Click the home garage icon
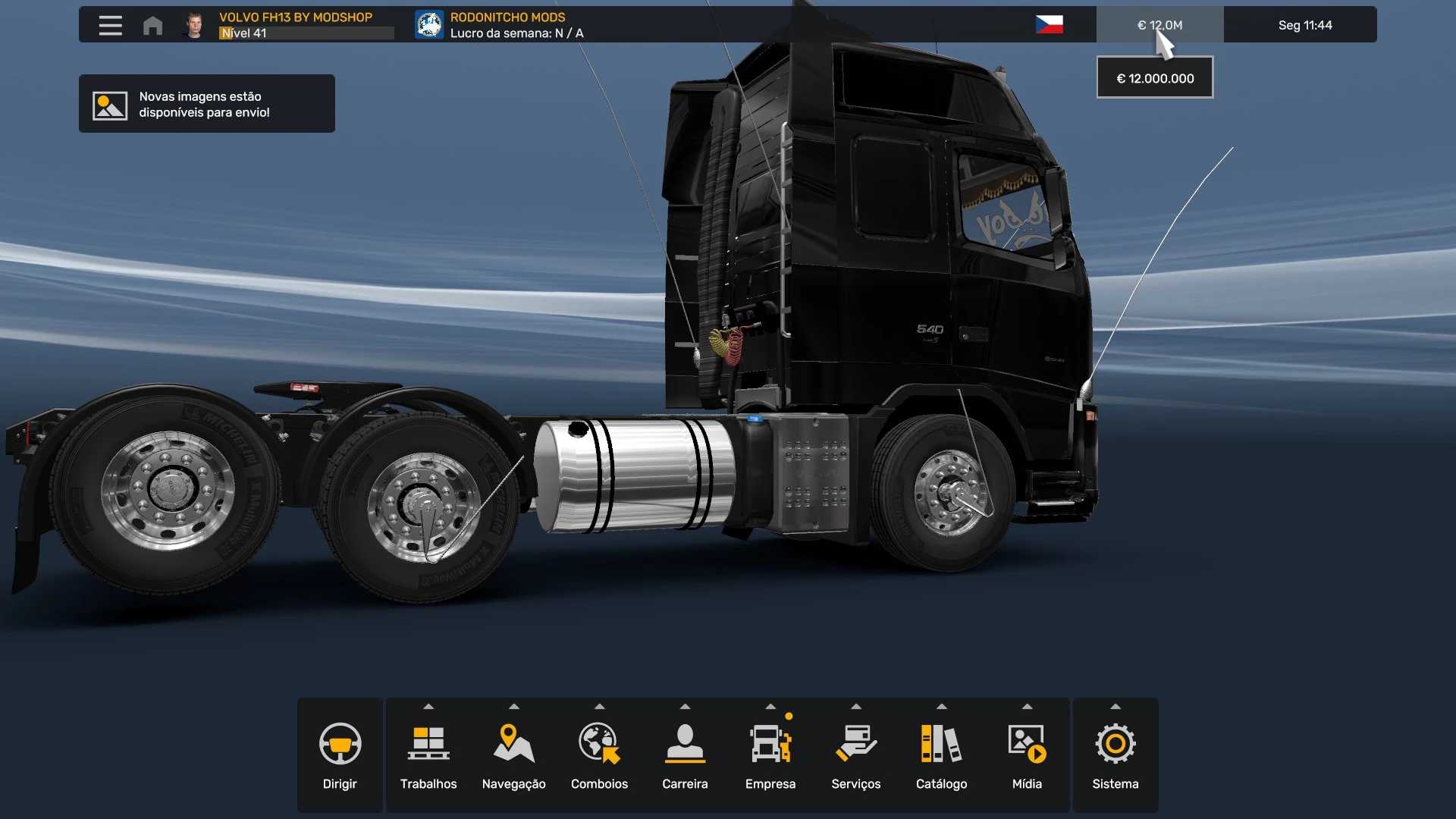This screenshot has height=819, width=1456. 152,25
